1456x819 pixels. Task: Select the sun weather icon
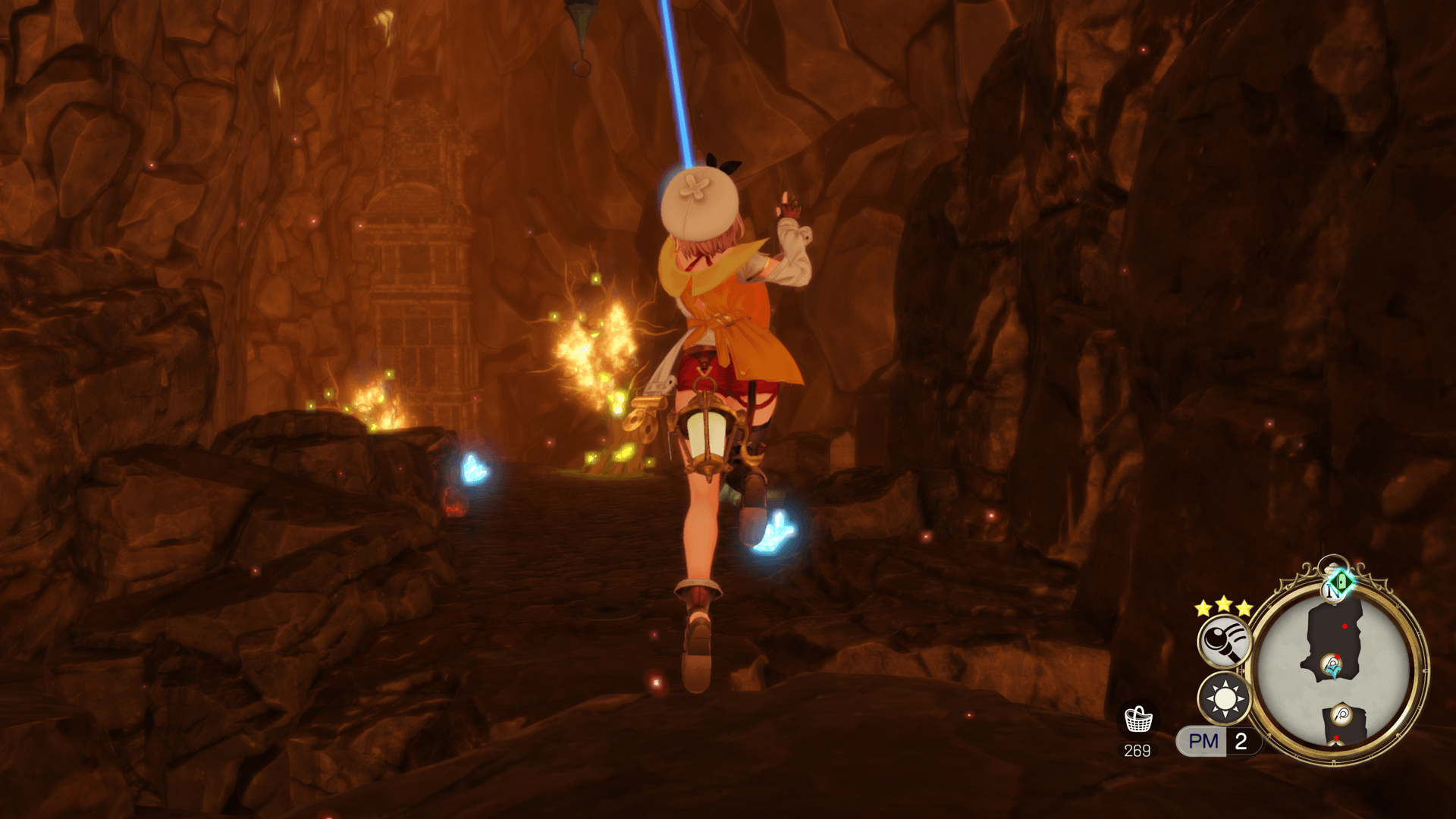point(1224,698)
